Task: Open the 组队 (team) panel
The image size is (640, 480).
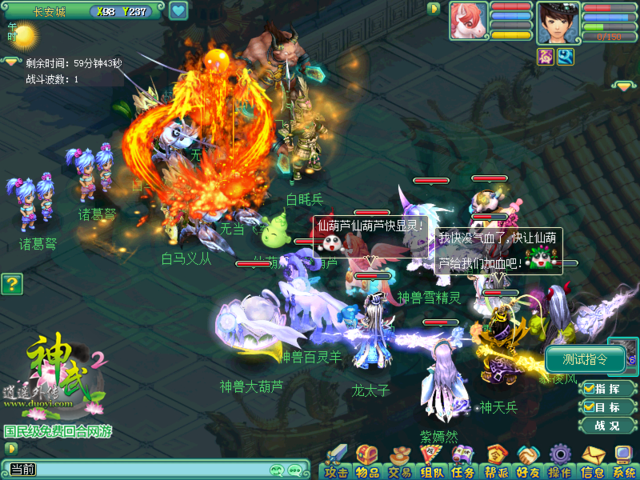Action: click(x=432, y=461)
